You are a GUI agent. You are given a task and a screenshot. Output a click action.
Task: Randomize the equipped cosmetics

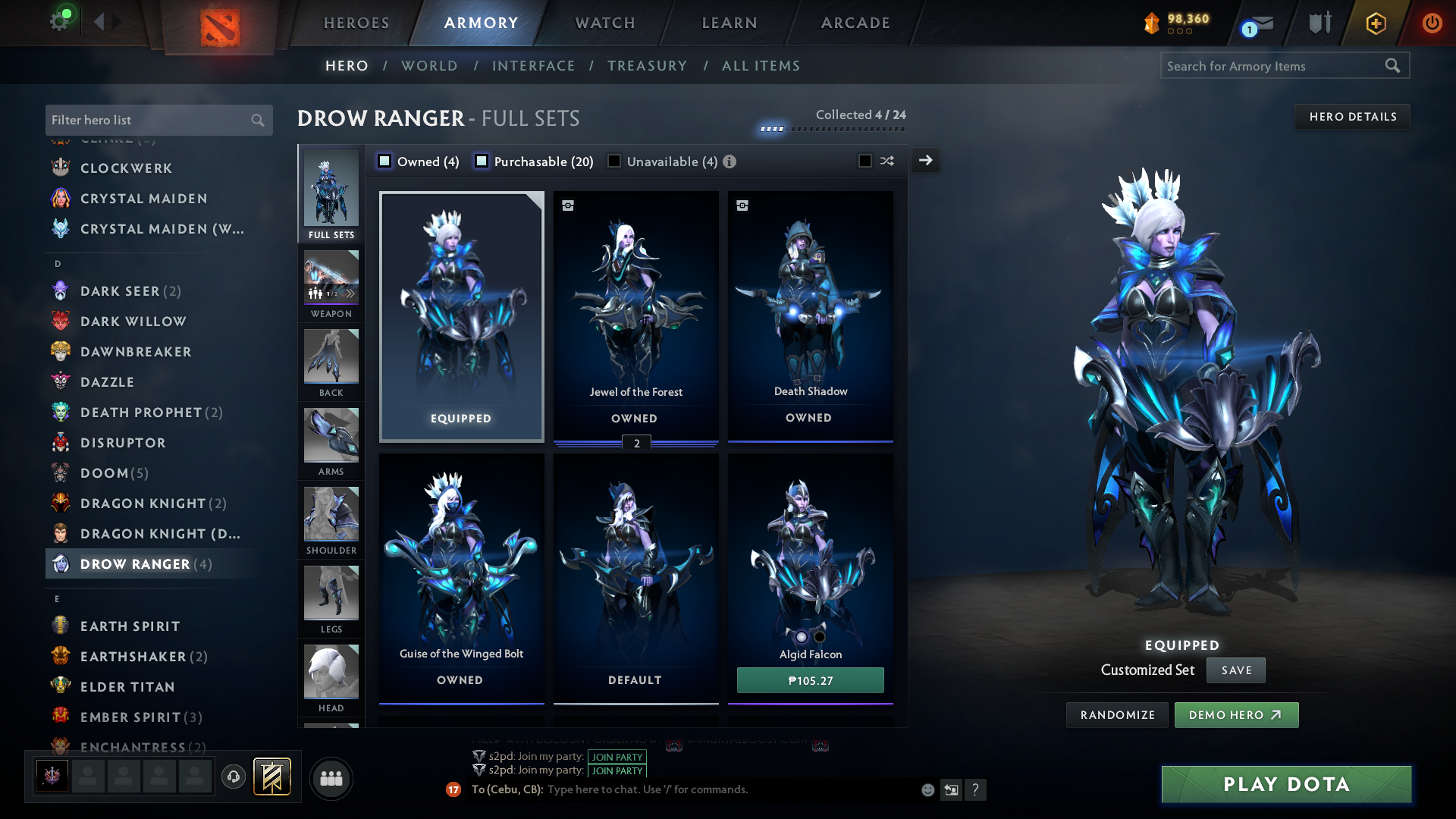pos(1117,715)
